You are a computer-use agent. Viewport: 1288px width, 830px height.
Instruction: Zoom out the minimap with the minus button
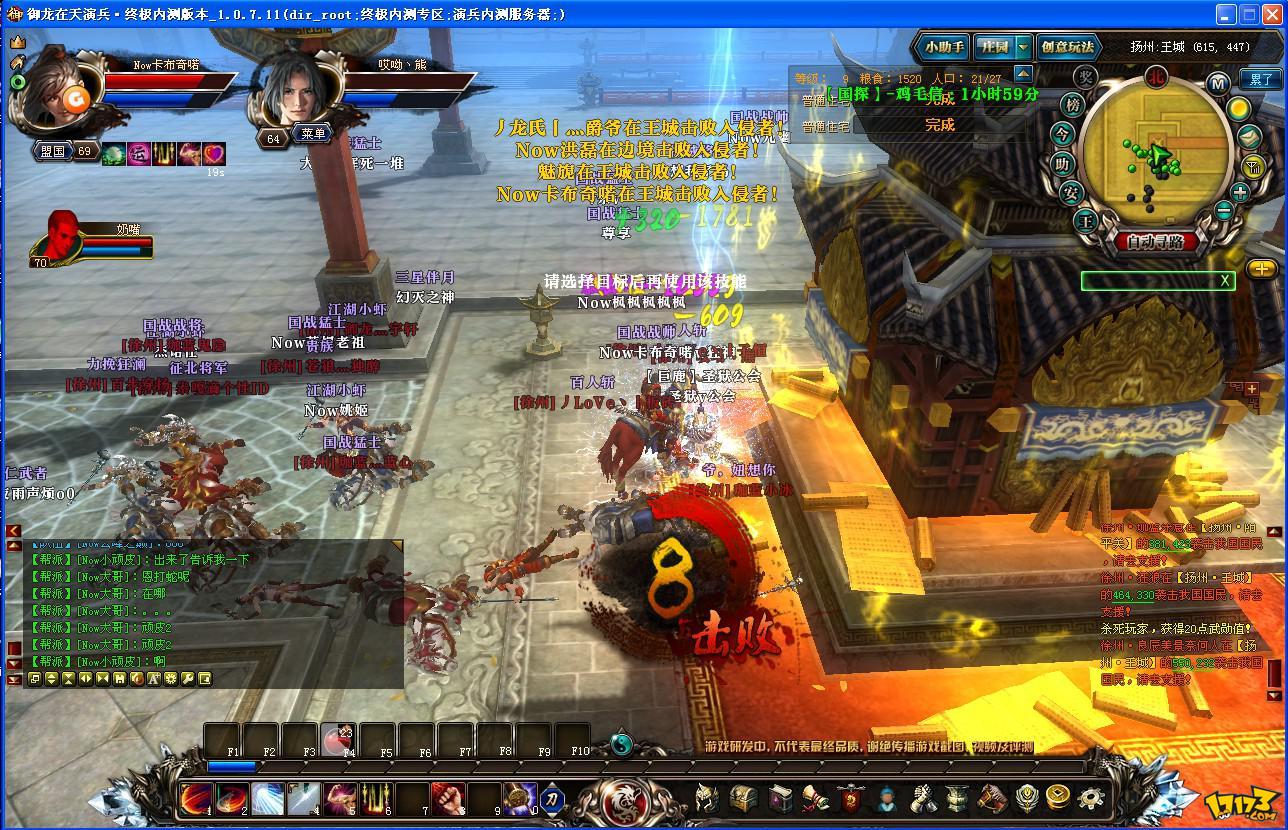pyautogui.click(x=1223, y=211)
